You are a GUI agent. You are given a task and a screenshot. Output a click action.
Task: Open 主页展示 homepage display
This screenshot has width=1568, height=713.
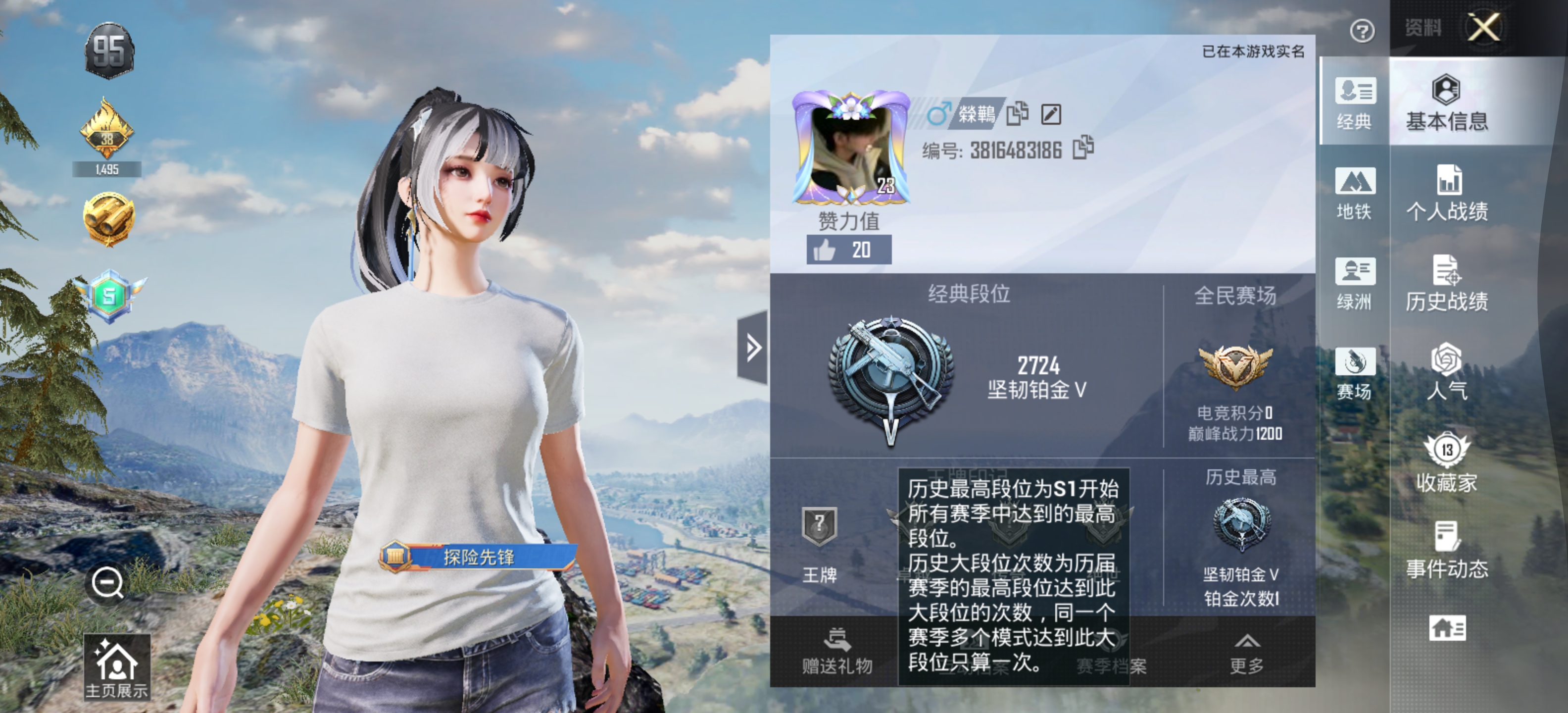click(116, 667)
